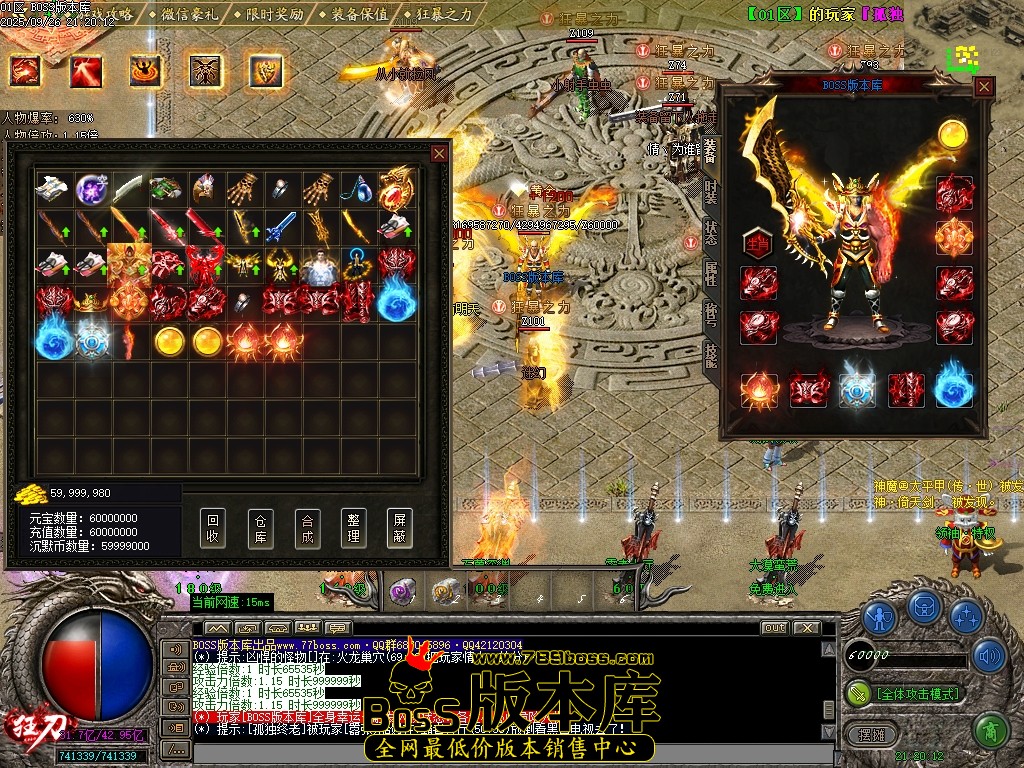Click the 屏蔽 block button
1024x768 pixels.
[x=400, y=527]
